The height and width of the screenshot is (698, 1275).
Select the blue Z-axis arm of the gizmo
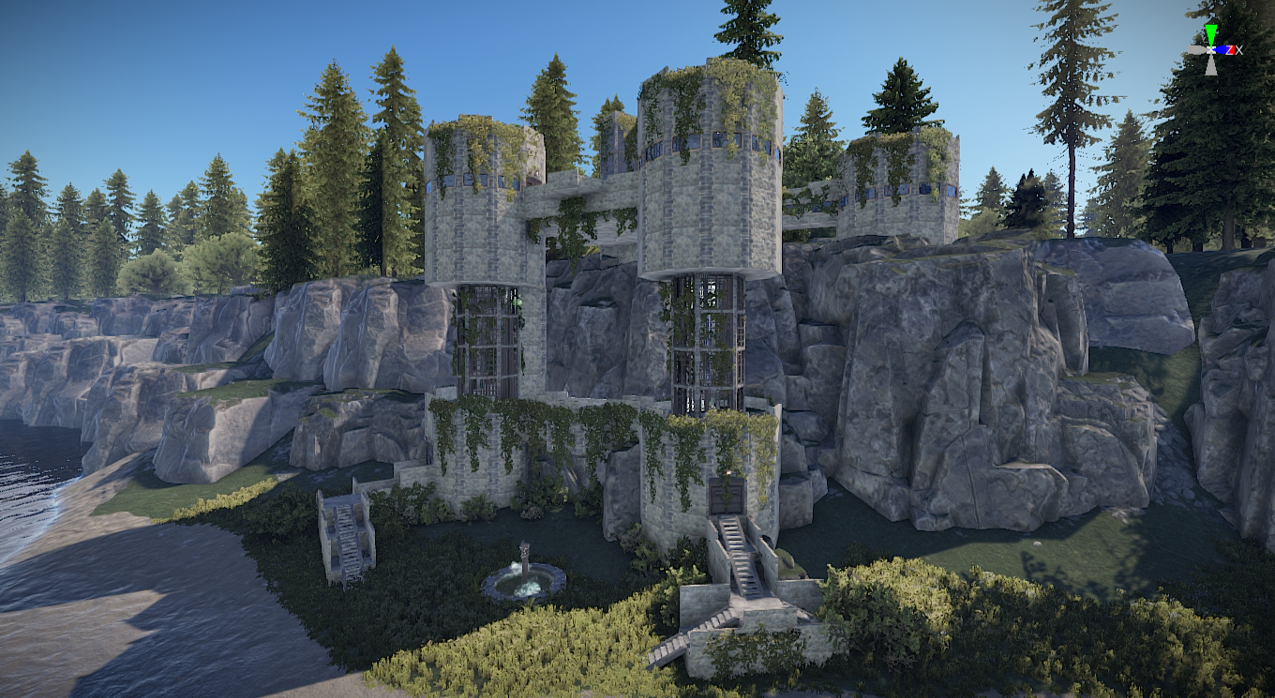tap(1223, 49)
